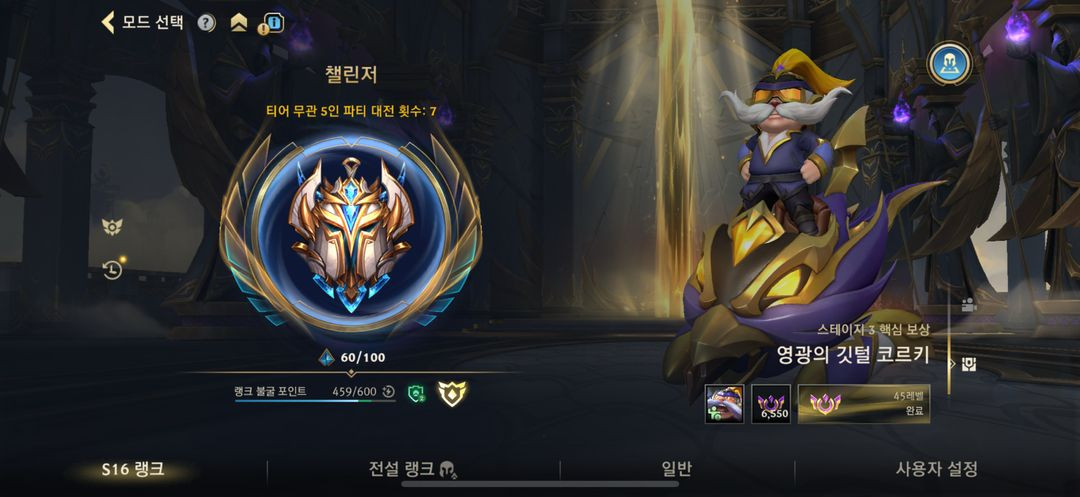Open the 사용자 설정 tab

coord(936,469)
